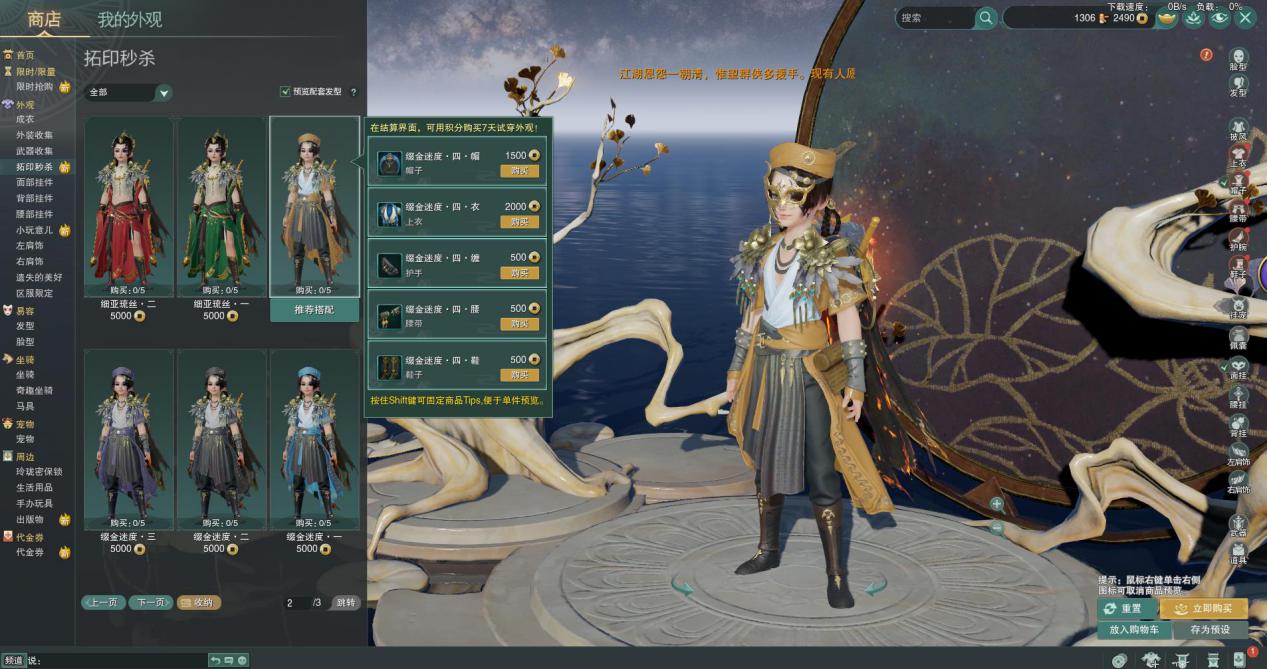Viewport: 1267px width, 669px height.
Task: Toggle the 预览配套发型 checkbox
Action: [285, 92]
